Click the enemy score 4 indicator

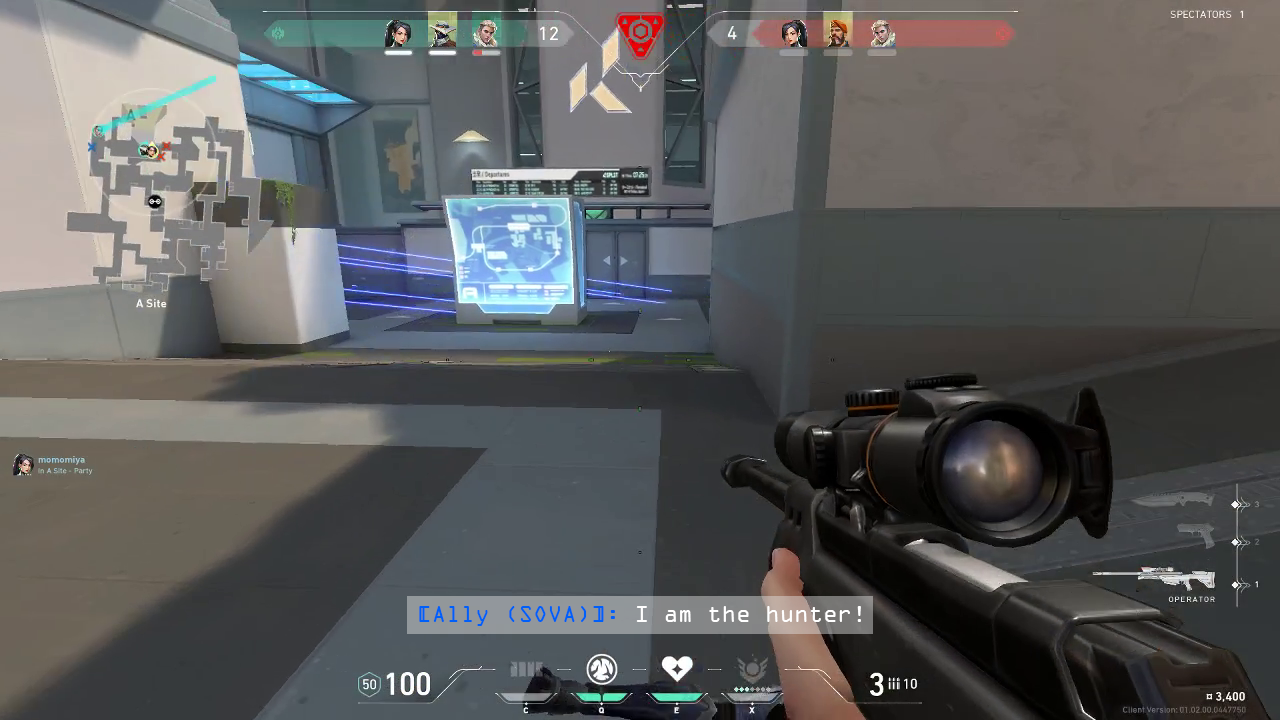(732, 33)
